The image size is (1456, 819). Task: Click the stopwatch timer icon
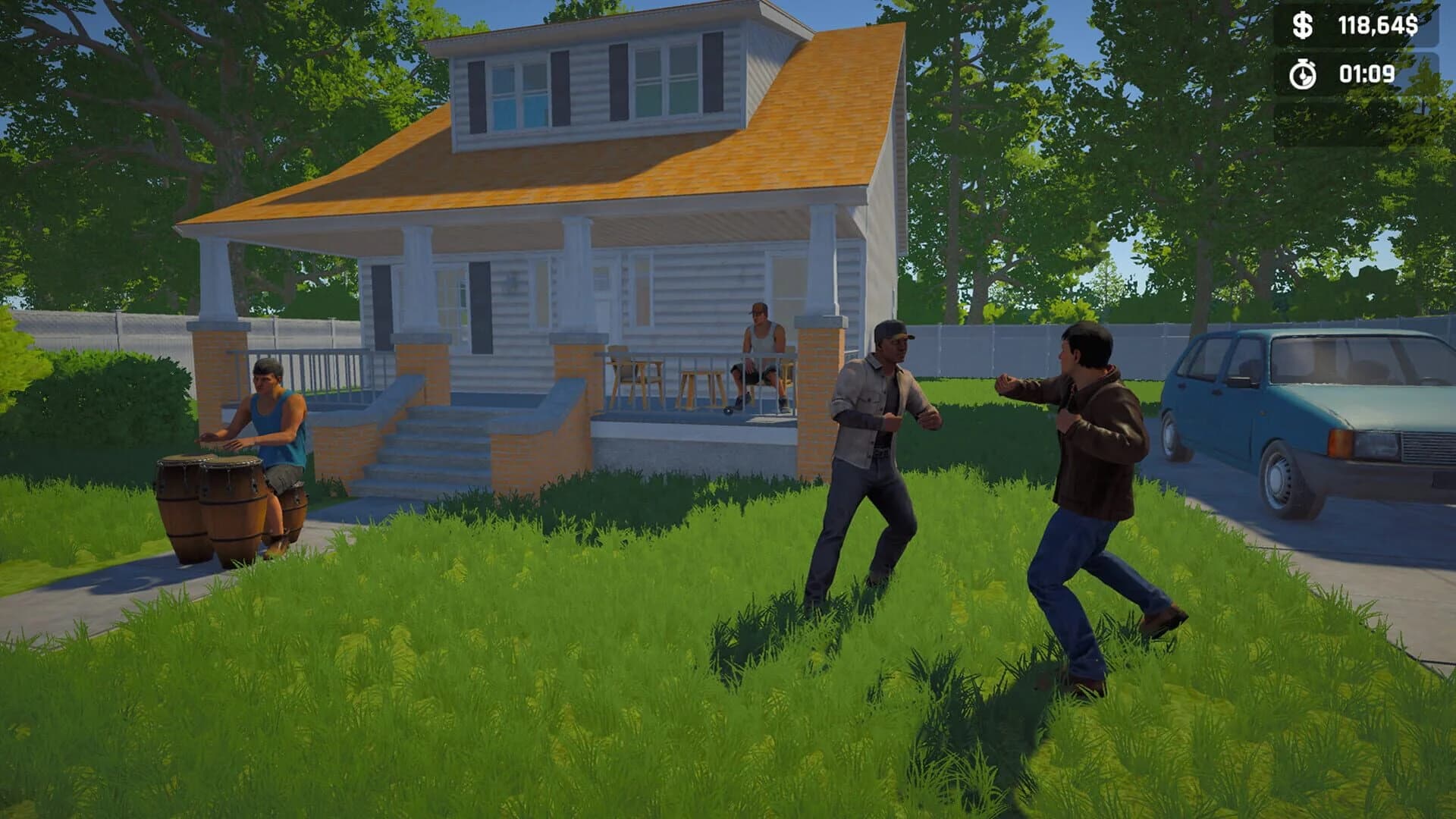(x=1303, y=75)
